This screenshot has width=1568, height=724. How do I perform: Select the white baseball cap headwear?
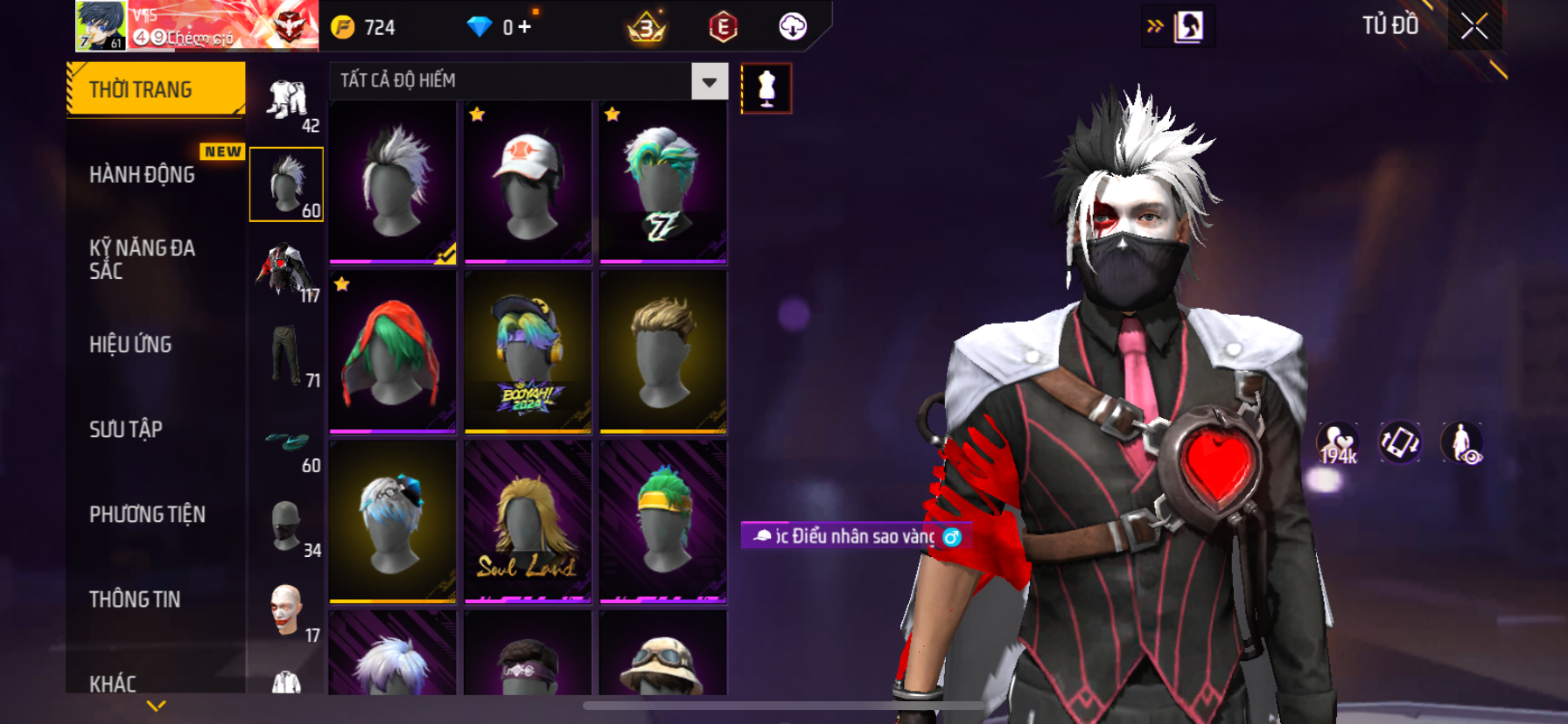[528, 182]
